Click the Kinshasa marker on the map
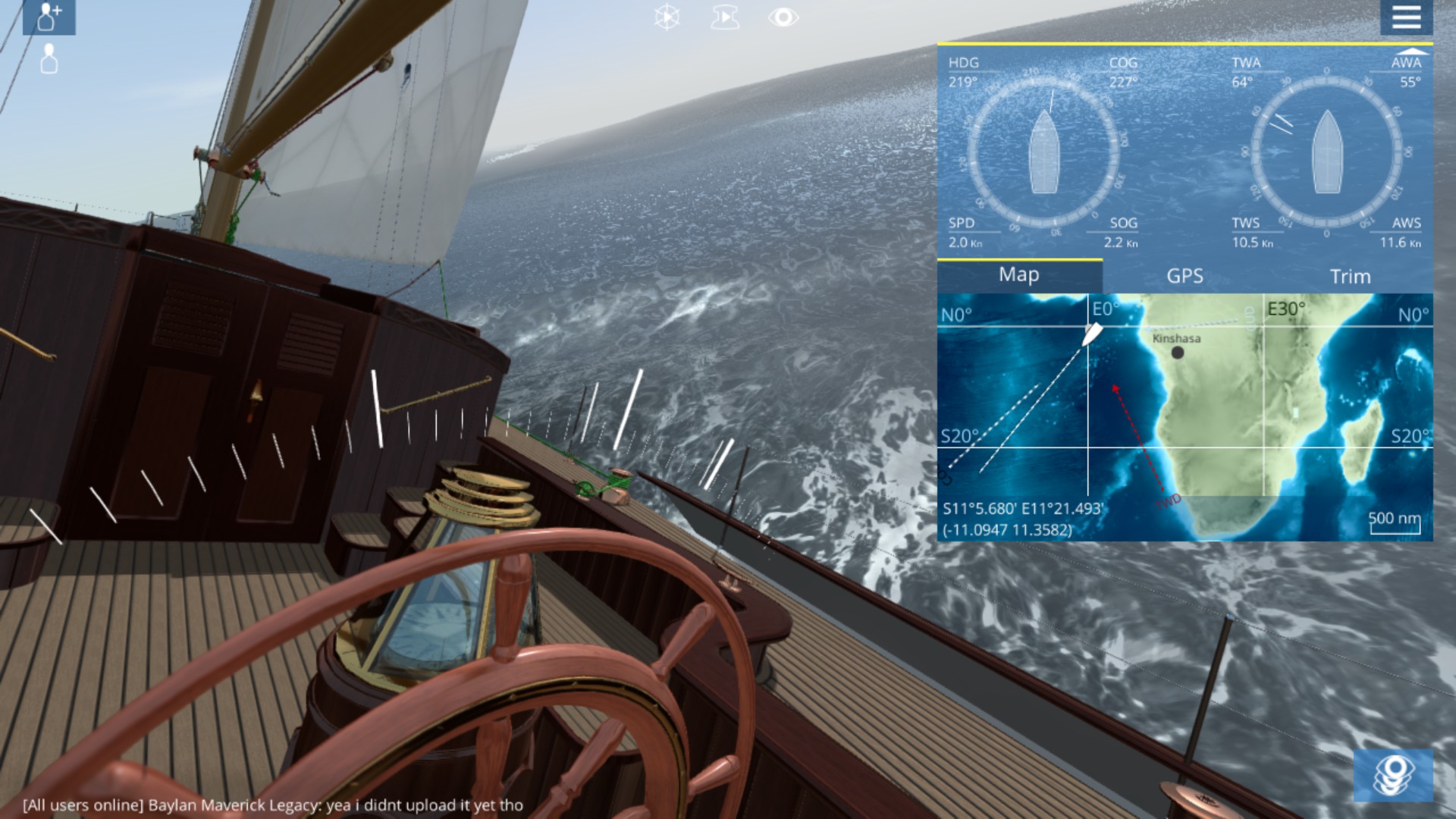The image size is (1456, 819). [1177, 352]
